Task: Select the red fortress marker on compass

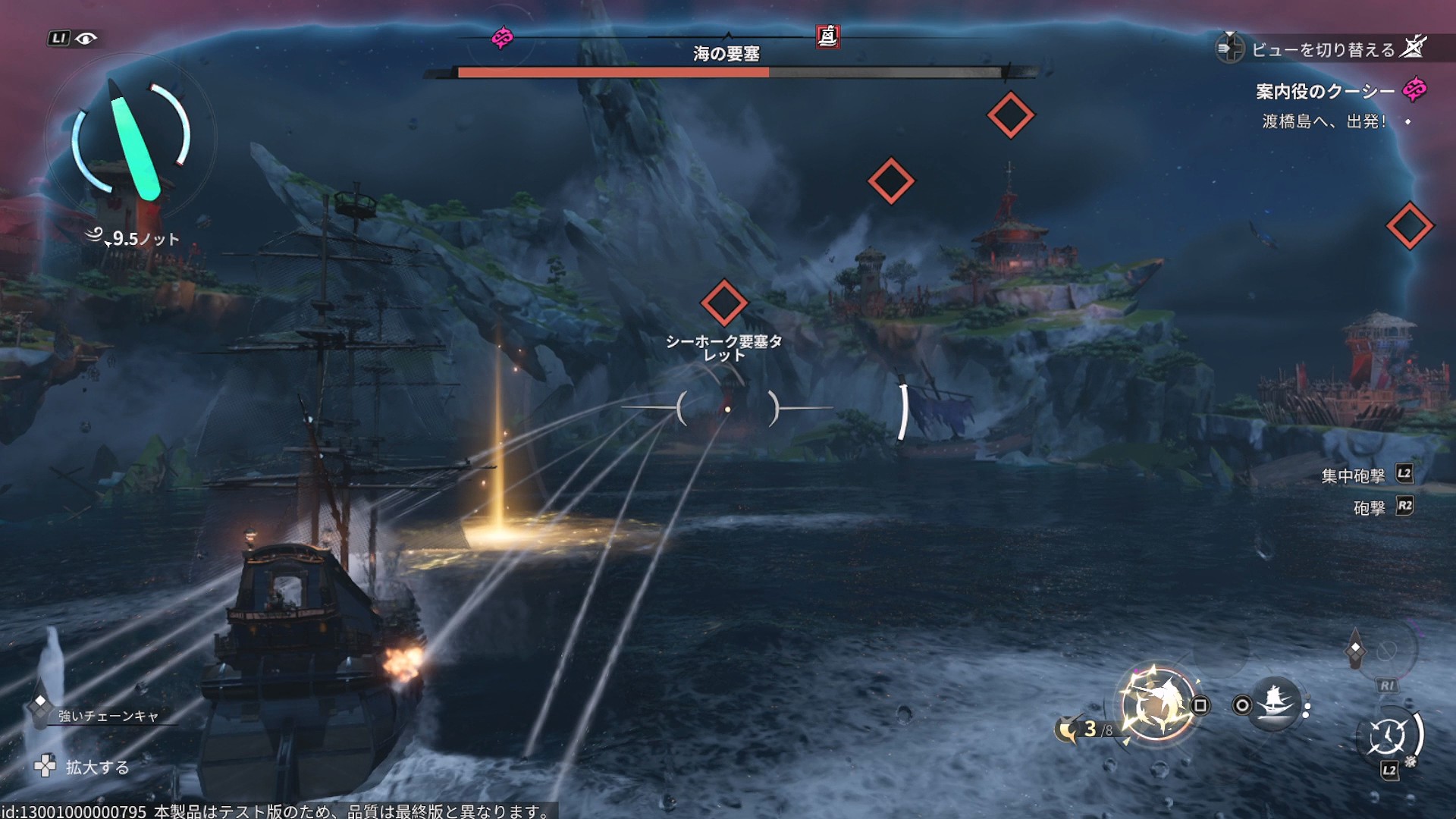Action: pyautogui.click(x=827, y=36)
